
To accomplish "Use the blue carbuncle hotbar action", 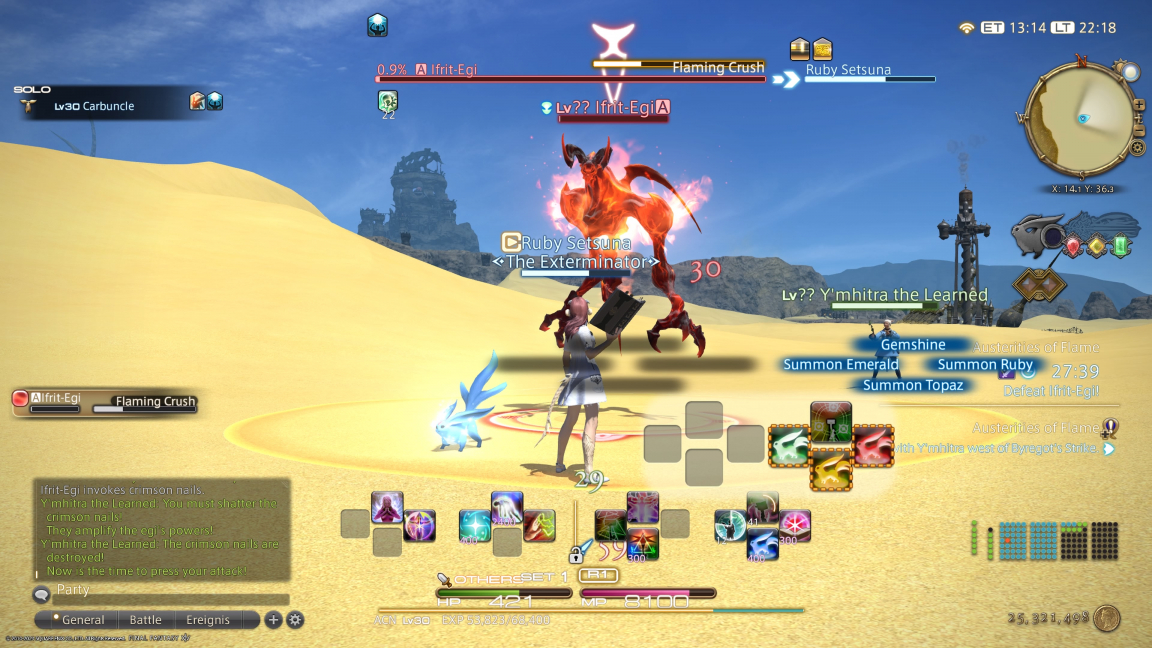I will point(763,546).
